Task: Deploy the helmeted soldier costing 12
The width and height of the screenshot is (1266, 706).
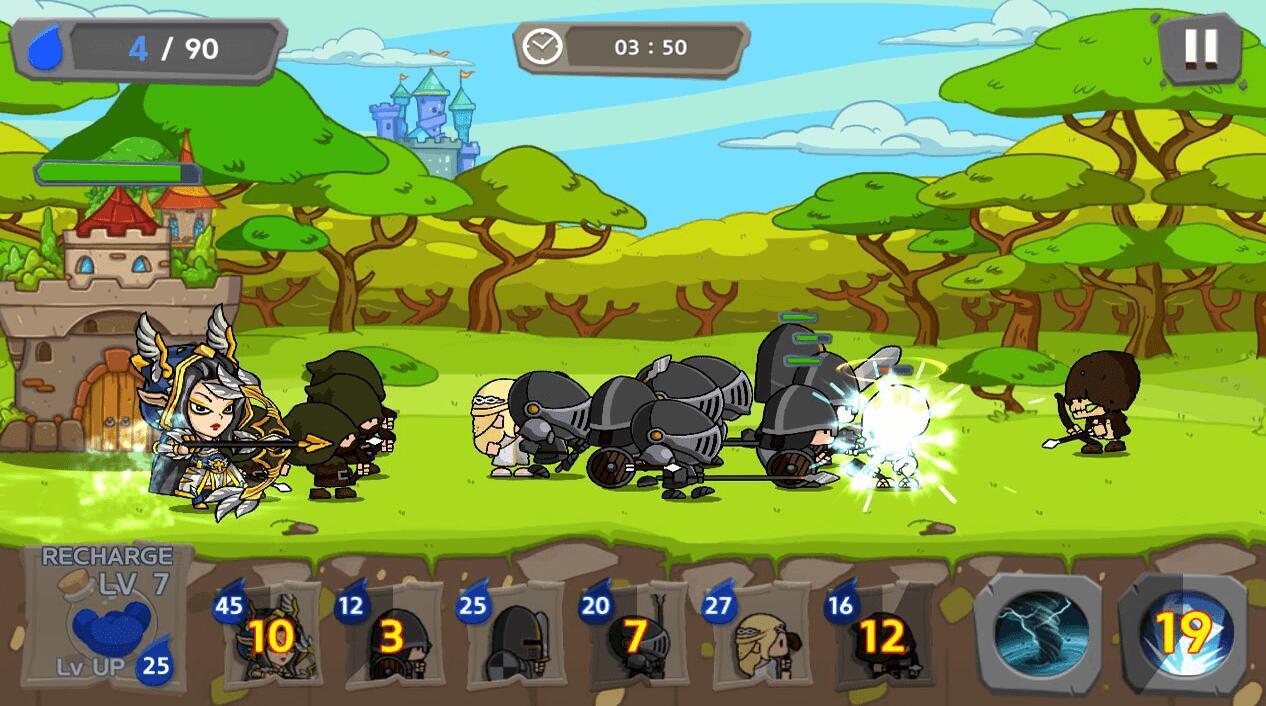Action: (x=392, y=636)
